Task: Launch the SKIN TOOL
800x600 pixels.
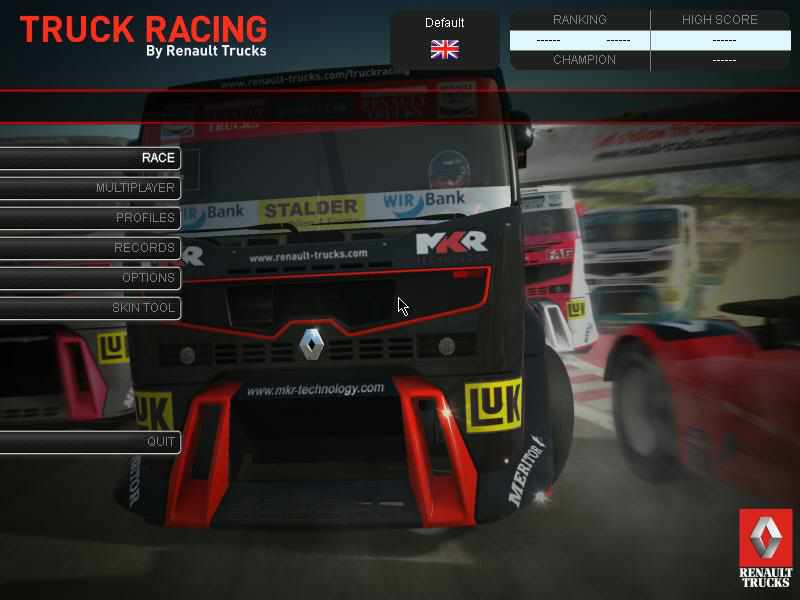Action: click(x=143, y=308)
